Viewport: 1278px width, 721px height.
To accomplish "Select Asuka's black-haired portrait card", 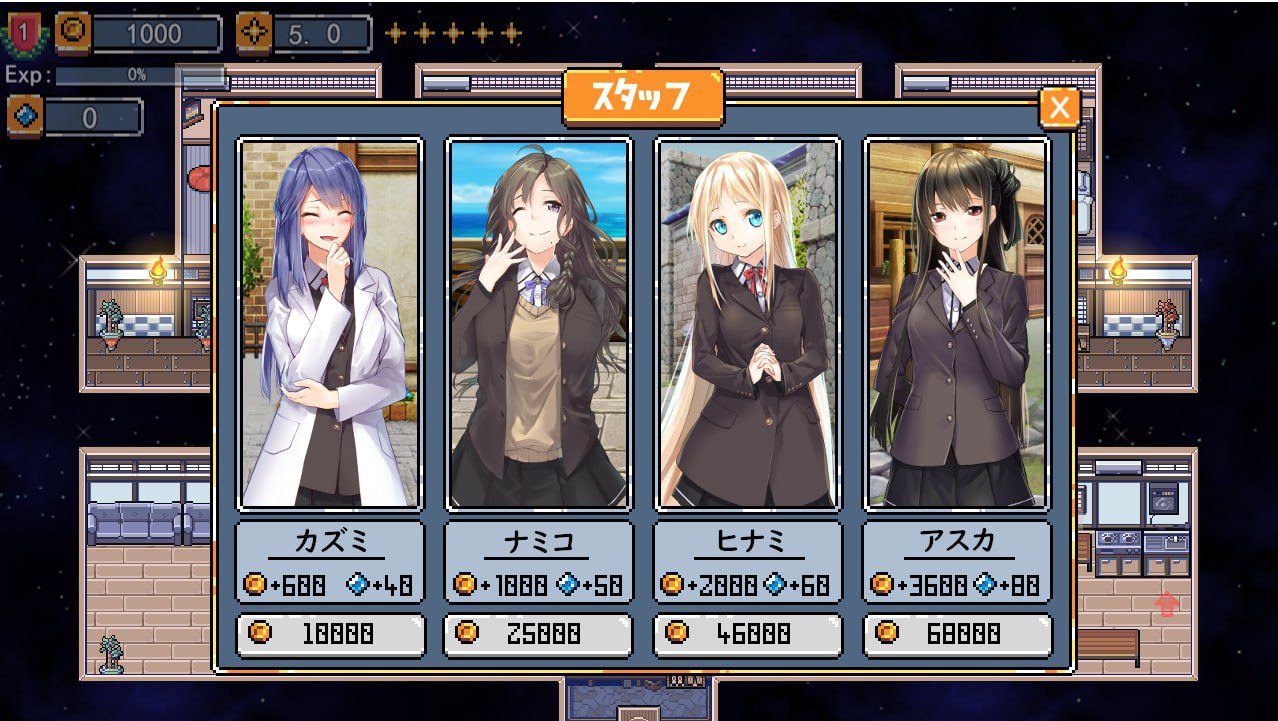I will (957, 323).
